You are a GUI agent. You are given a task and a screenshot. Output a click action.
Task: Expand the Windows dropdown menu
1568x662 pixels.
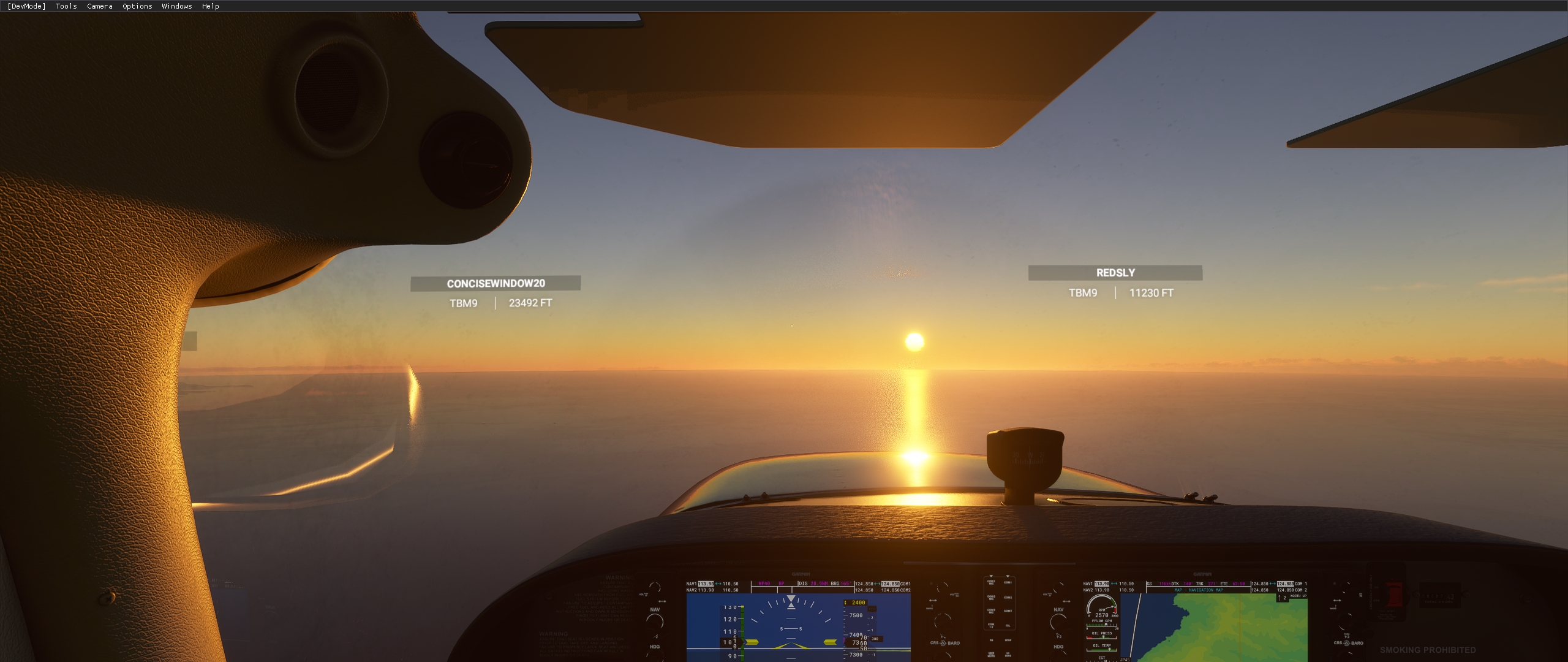coord(176,6)
